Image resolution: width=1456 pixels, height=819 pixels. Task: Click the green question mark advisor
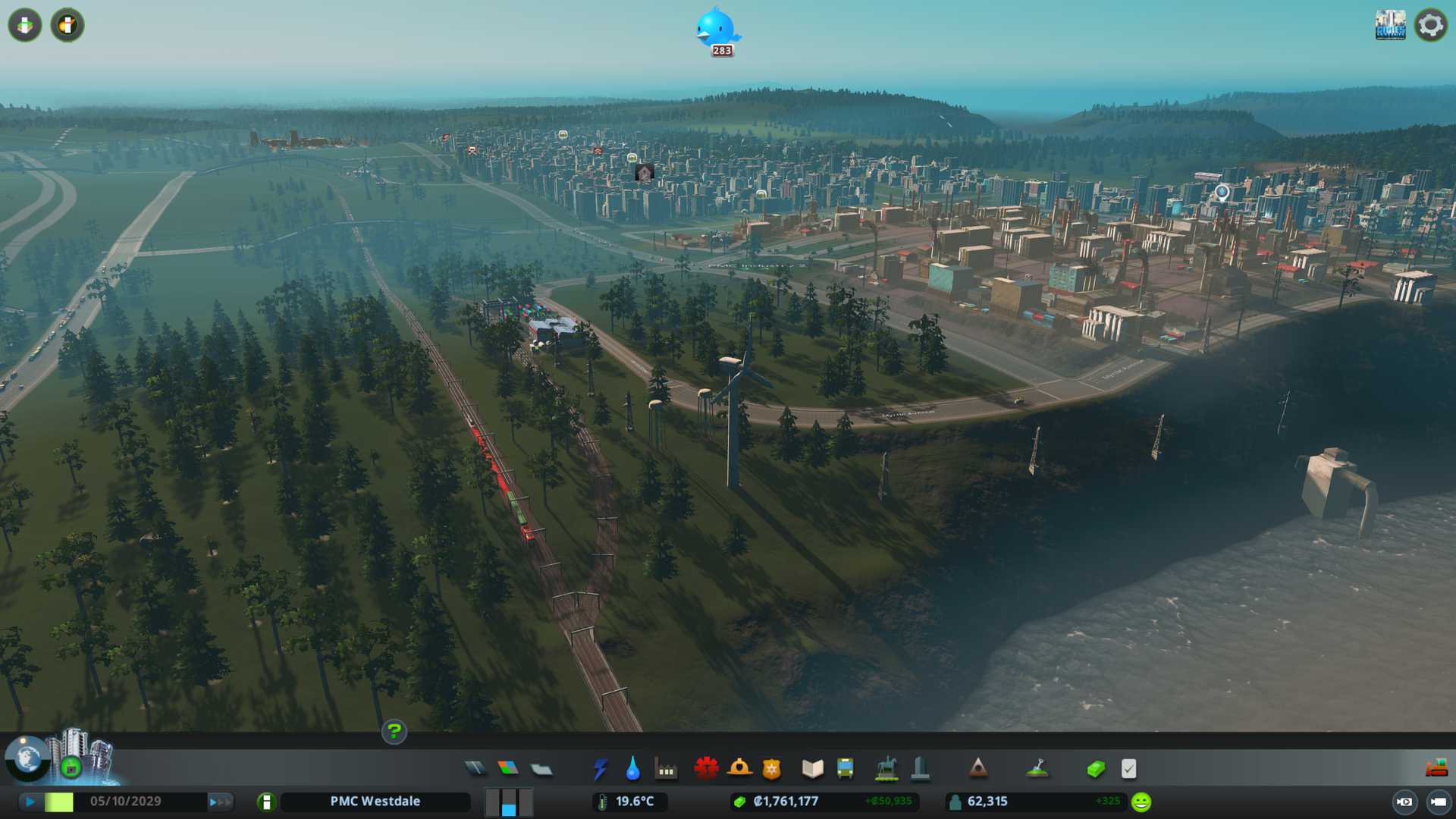tap(394, 731)
